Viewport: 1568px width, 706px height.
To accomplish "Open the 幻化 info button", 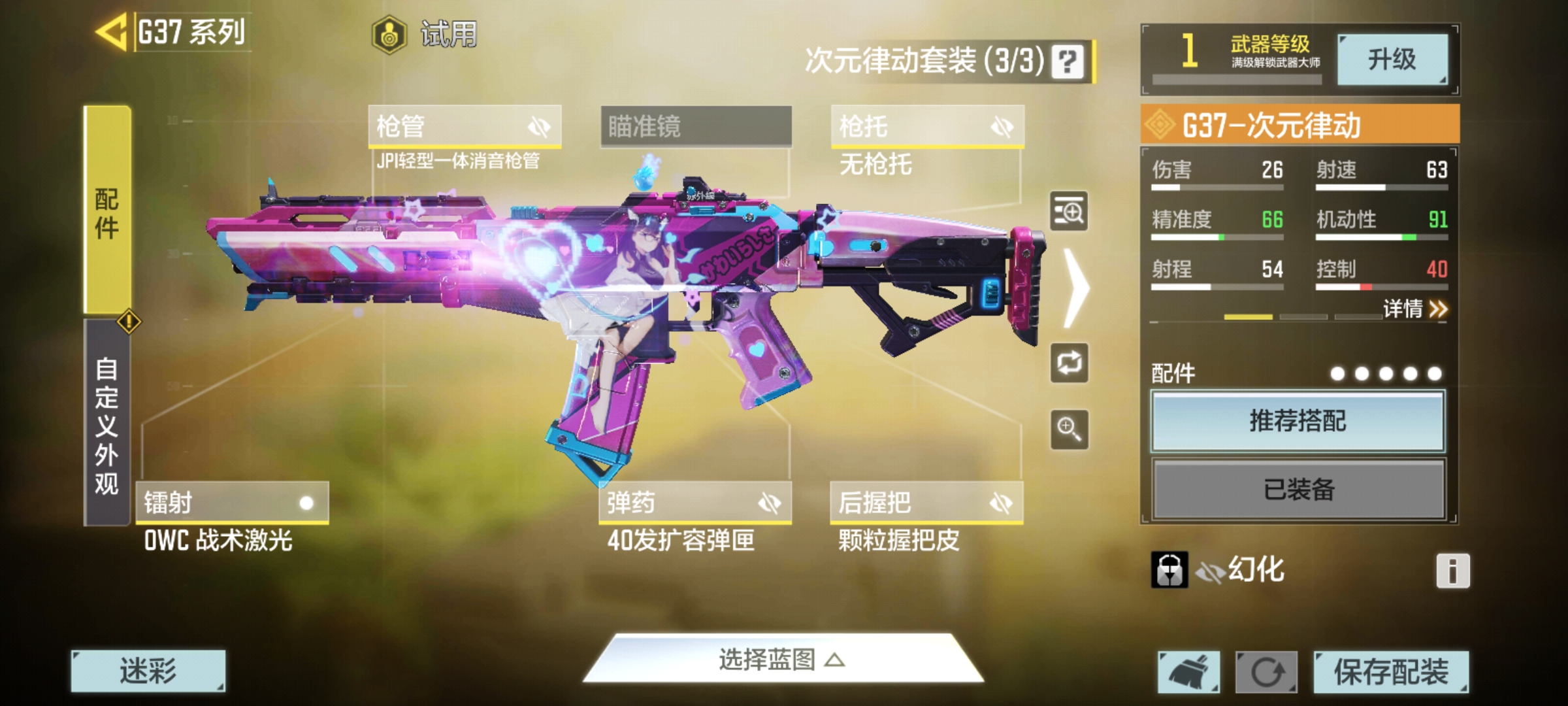I will tap(1453, 571).
